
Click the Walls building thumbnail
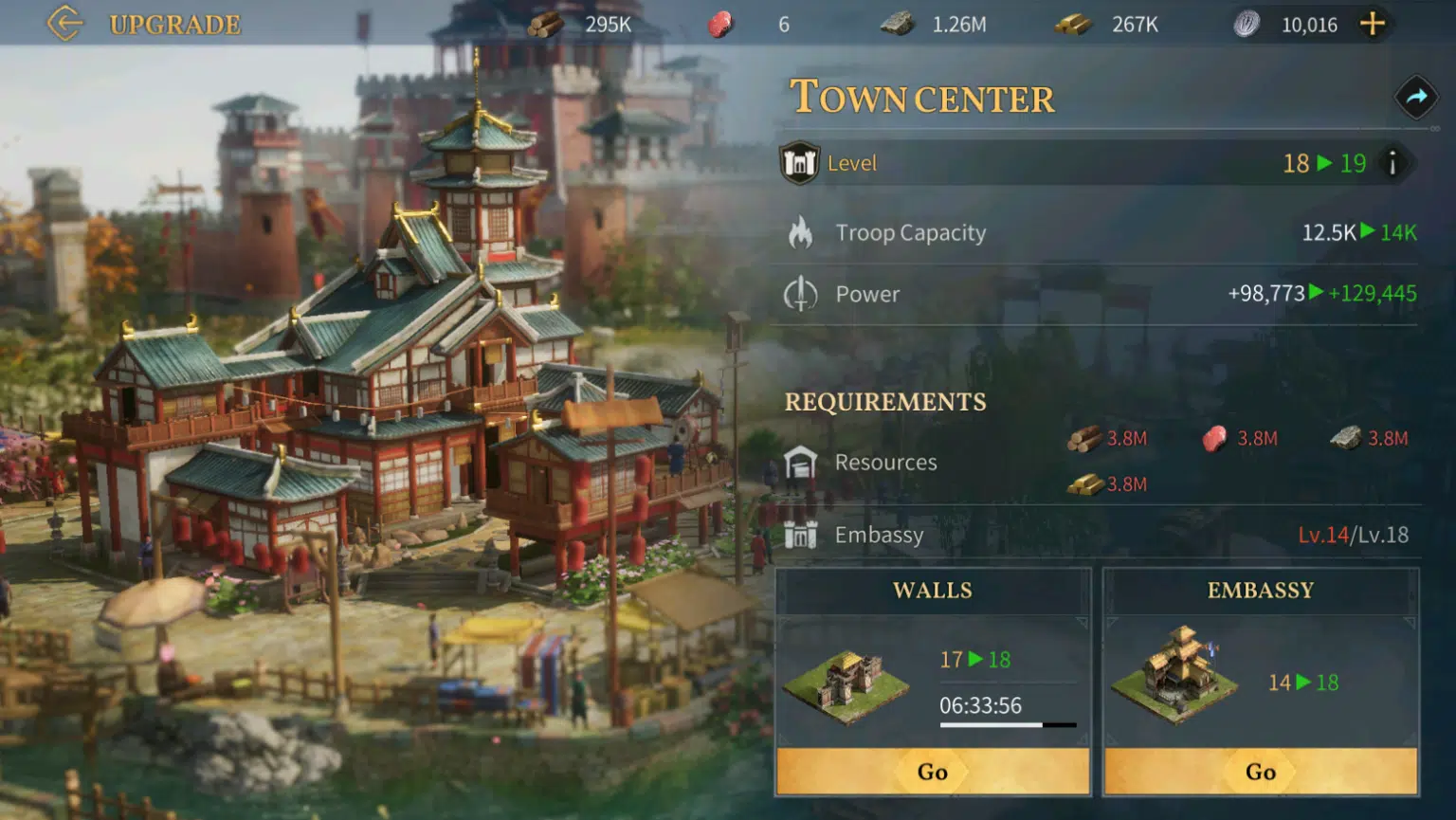coord(846,683)
